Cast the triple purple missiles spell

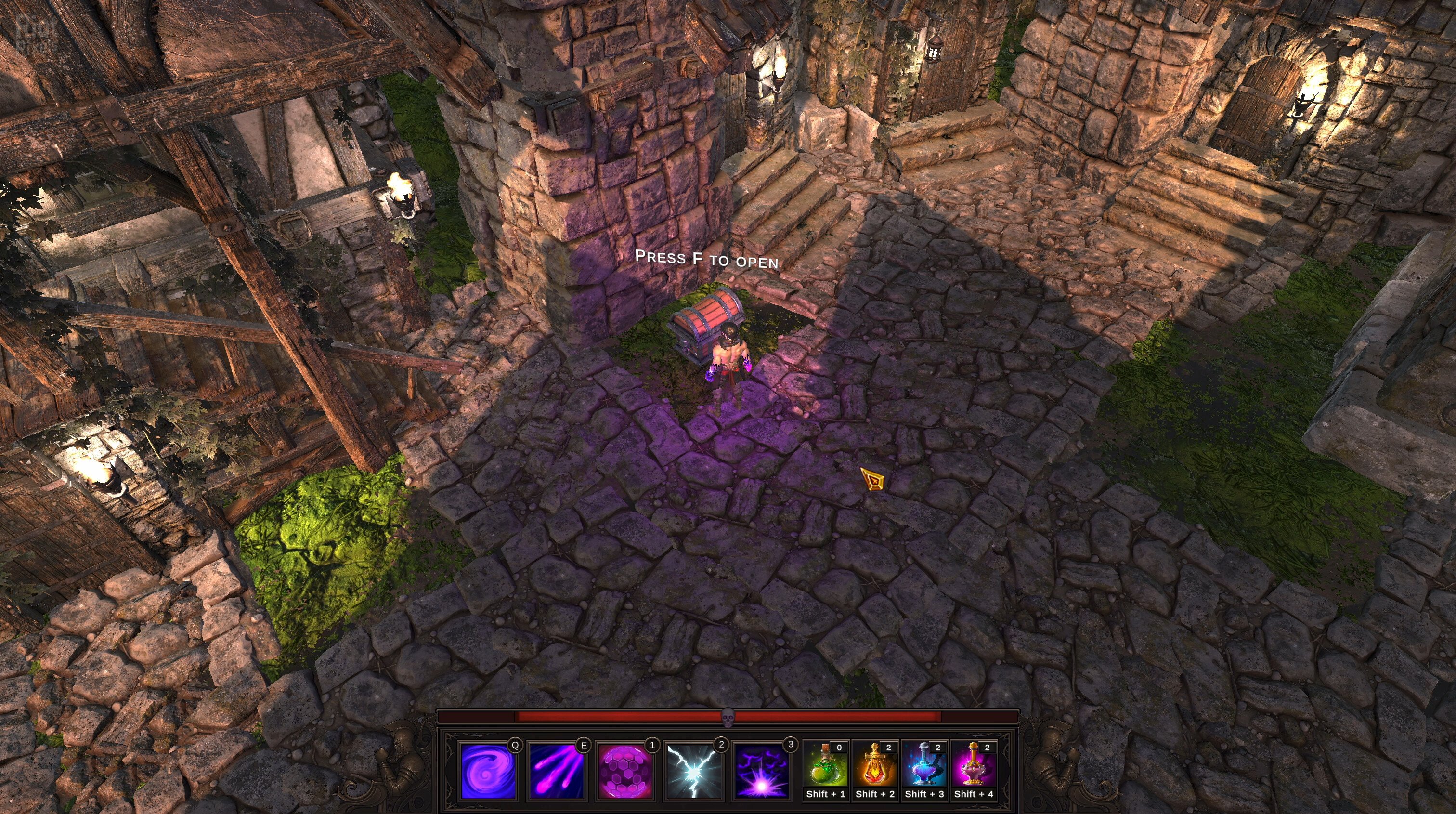coord(557,771)
